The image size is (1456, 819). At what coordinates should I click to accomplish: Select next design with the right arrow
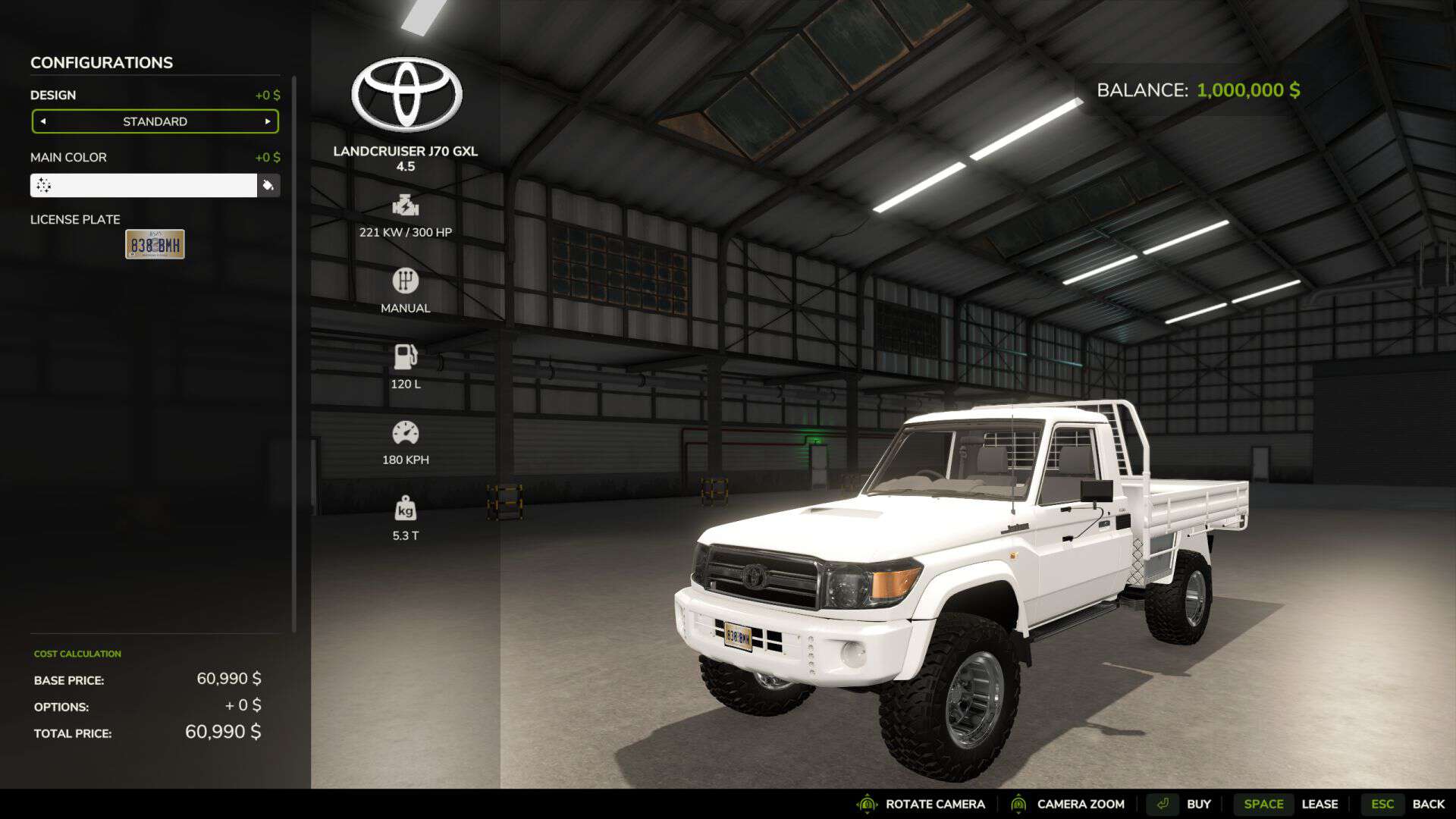click(x=267, y=121)
